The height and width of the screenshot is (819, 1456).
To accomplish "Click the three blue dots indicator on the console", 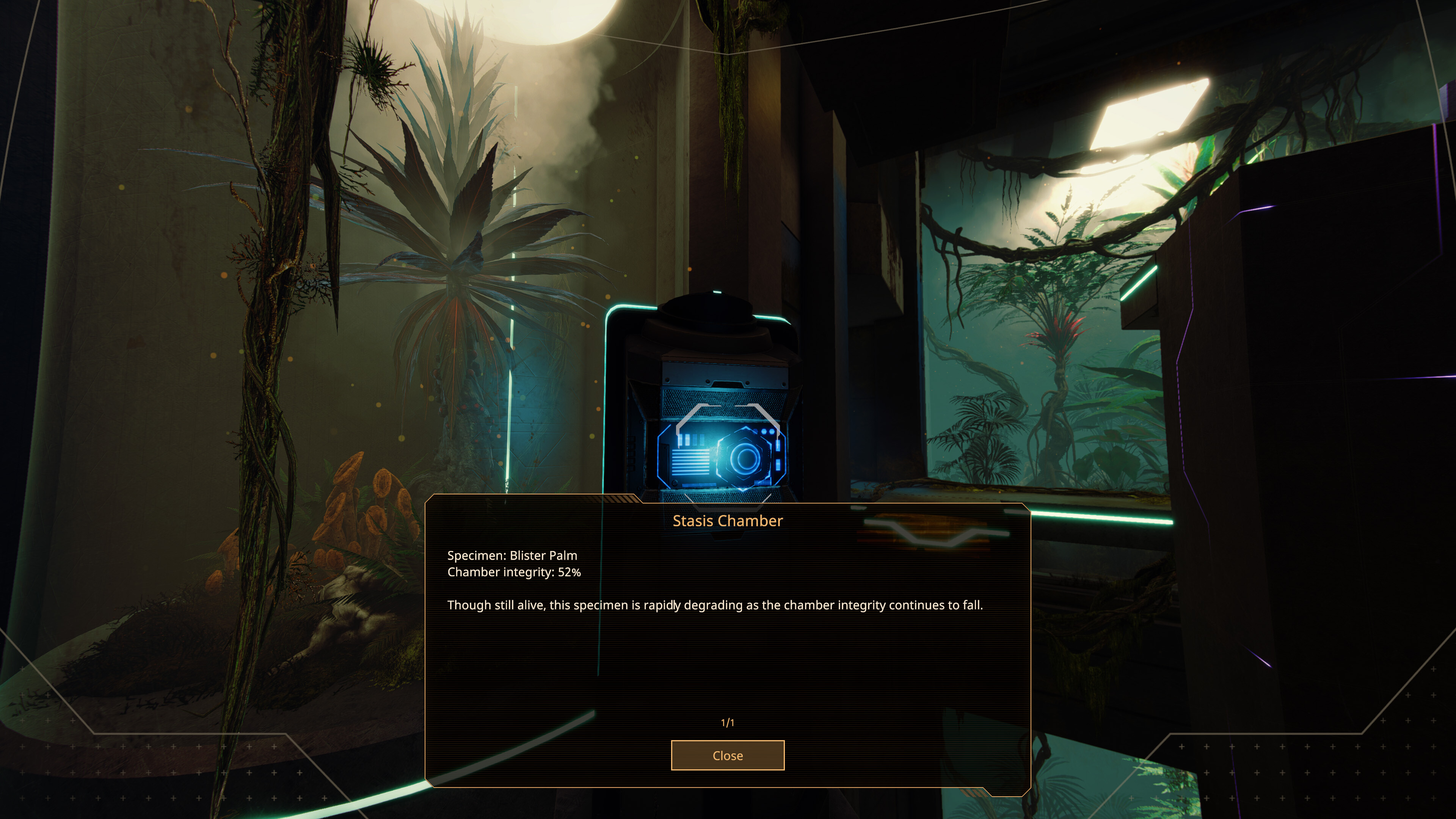I will pyautogui.click(x=764, y=431).
